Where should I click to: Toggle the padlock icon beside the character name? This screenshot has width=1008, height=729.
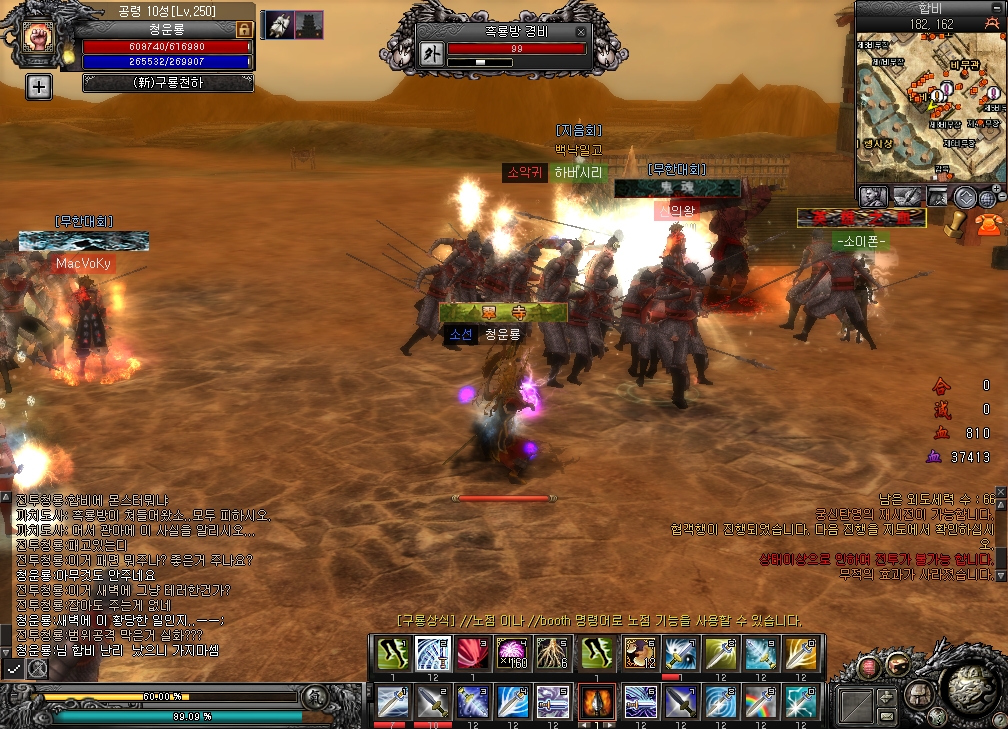pyautogui.click(x=243, y=30)
